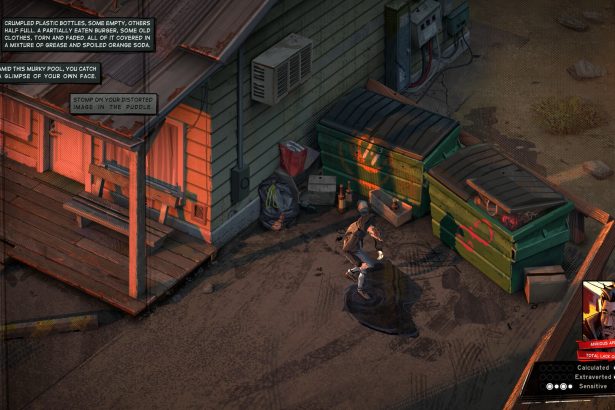The width and height of the screenshot is (615, 410).
Task: Open the character portrait panel
Action: point(598,312)
